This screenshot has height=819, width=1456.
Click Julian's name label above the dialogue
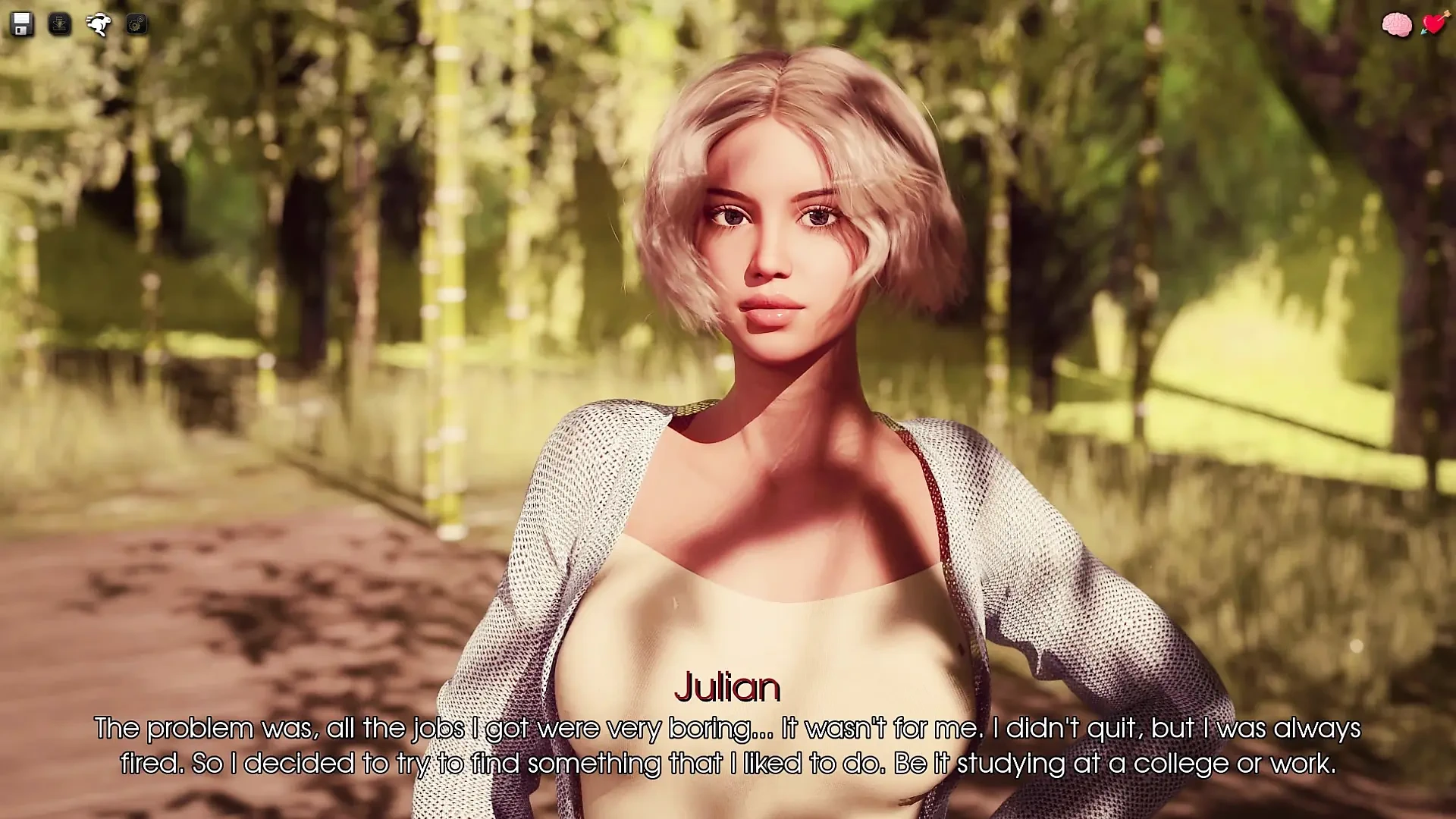click(x=727, y=689)
